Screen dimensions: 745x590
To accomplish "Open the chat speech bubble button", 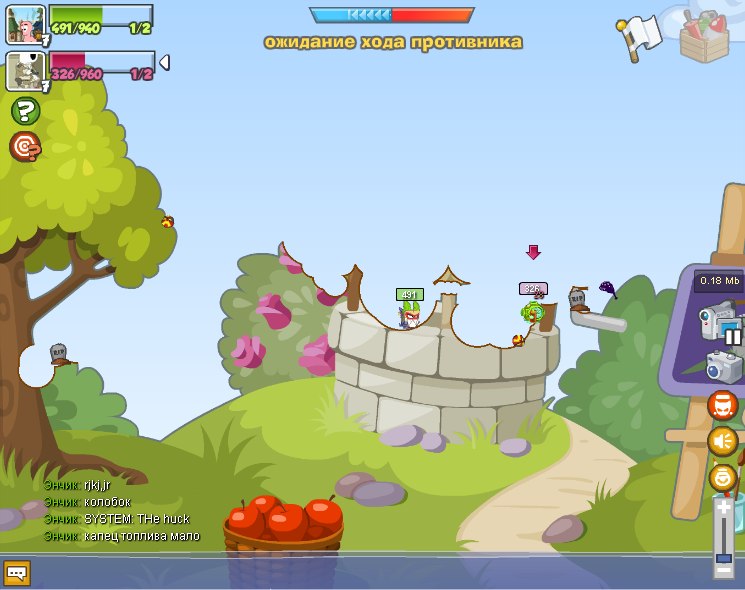I will tap(17, 573).
